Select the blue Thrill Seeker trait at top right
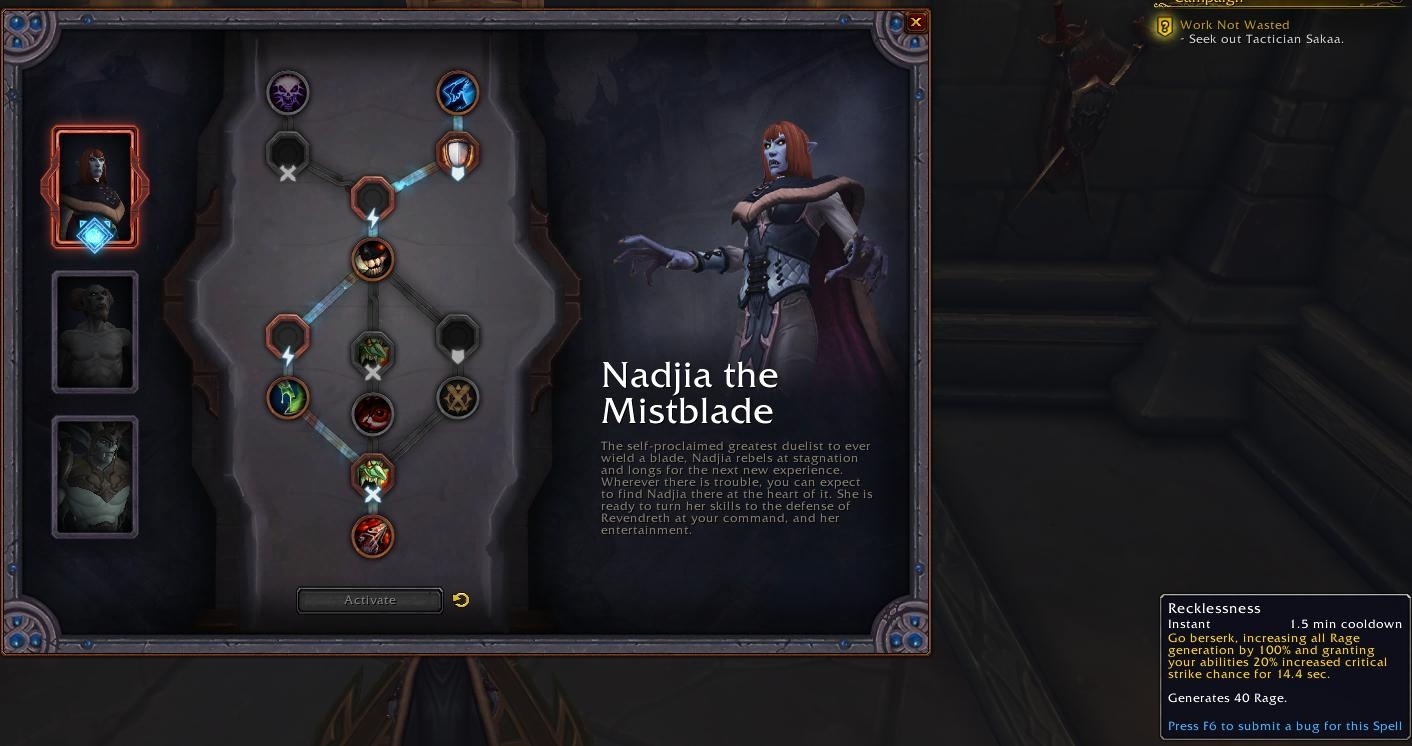The image size is (1412, 746). (x=458, y=92)
